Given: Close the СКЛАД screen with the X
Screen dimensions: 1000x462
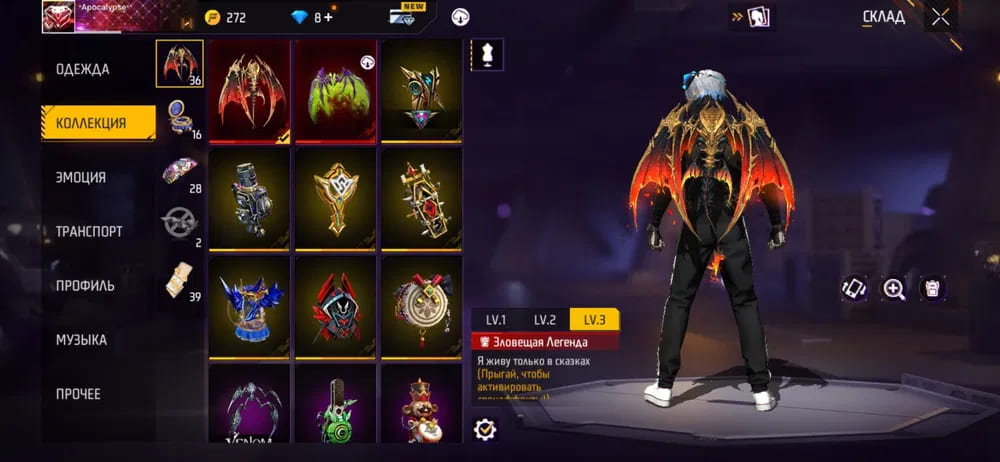Looking at the screenshot, I should point(940,17).
